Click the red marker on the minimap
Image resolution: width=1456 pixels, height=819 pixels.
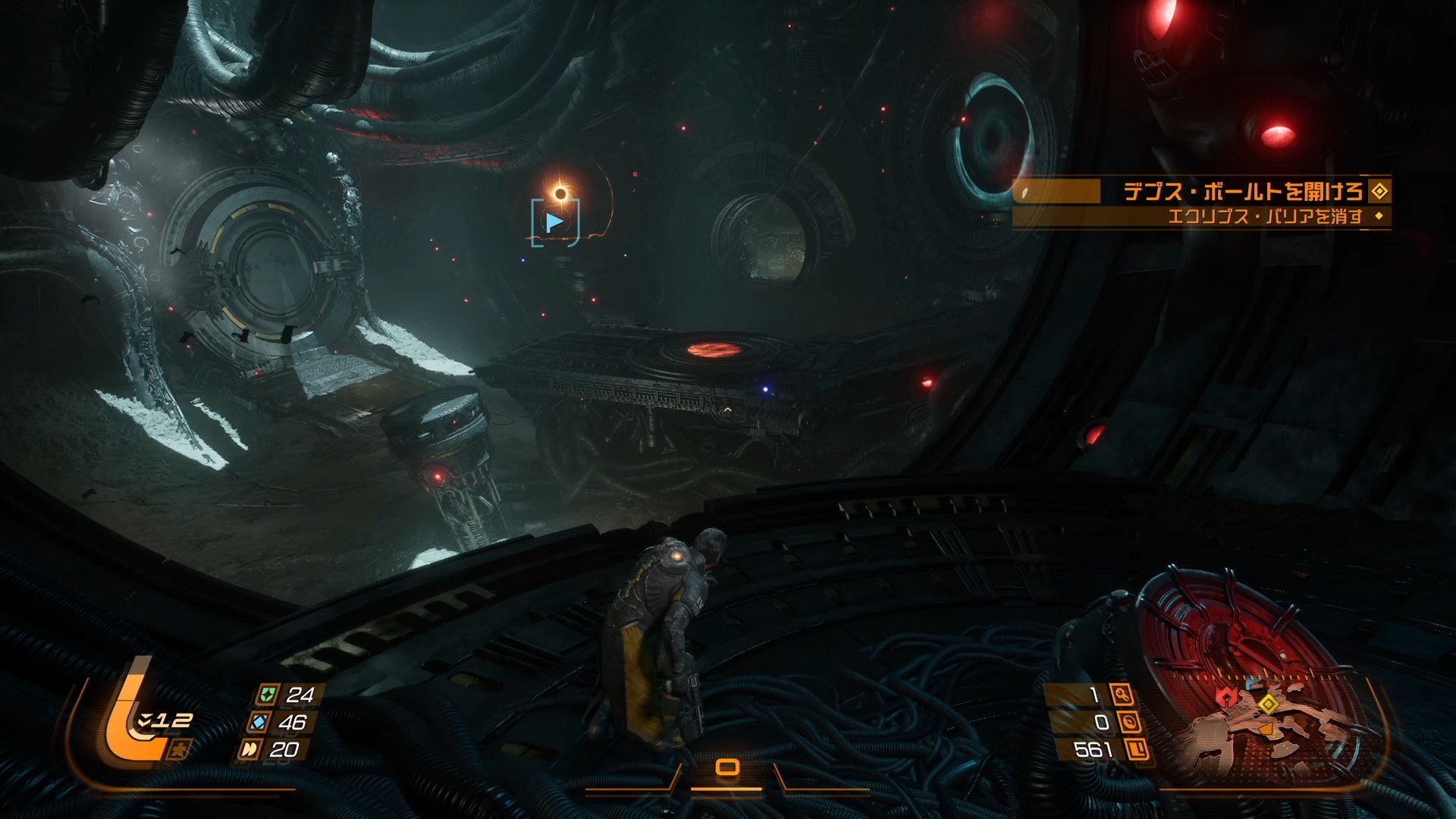pyautogui.click(x=1222, y=697)
